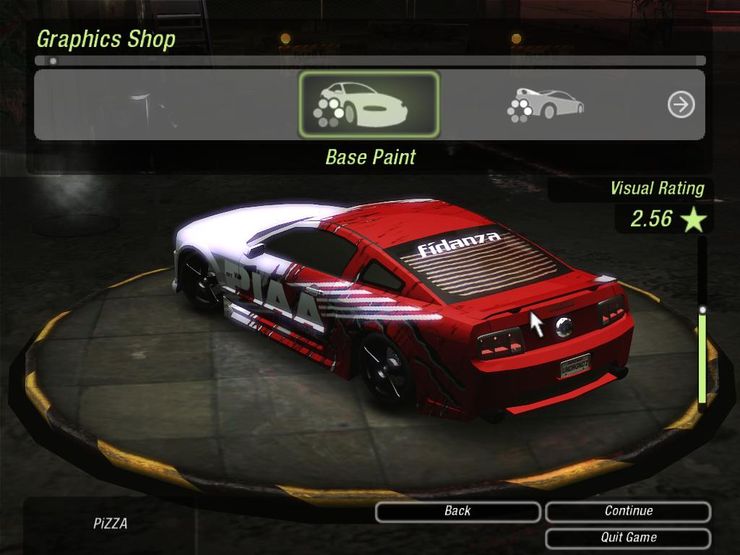Choose the rear-view car paint icon
The height and width of the screenshot is (555, 740).
(x=545, y=104)
